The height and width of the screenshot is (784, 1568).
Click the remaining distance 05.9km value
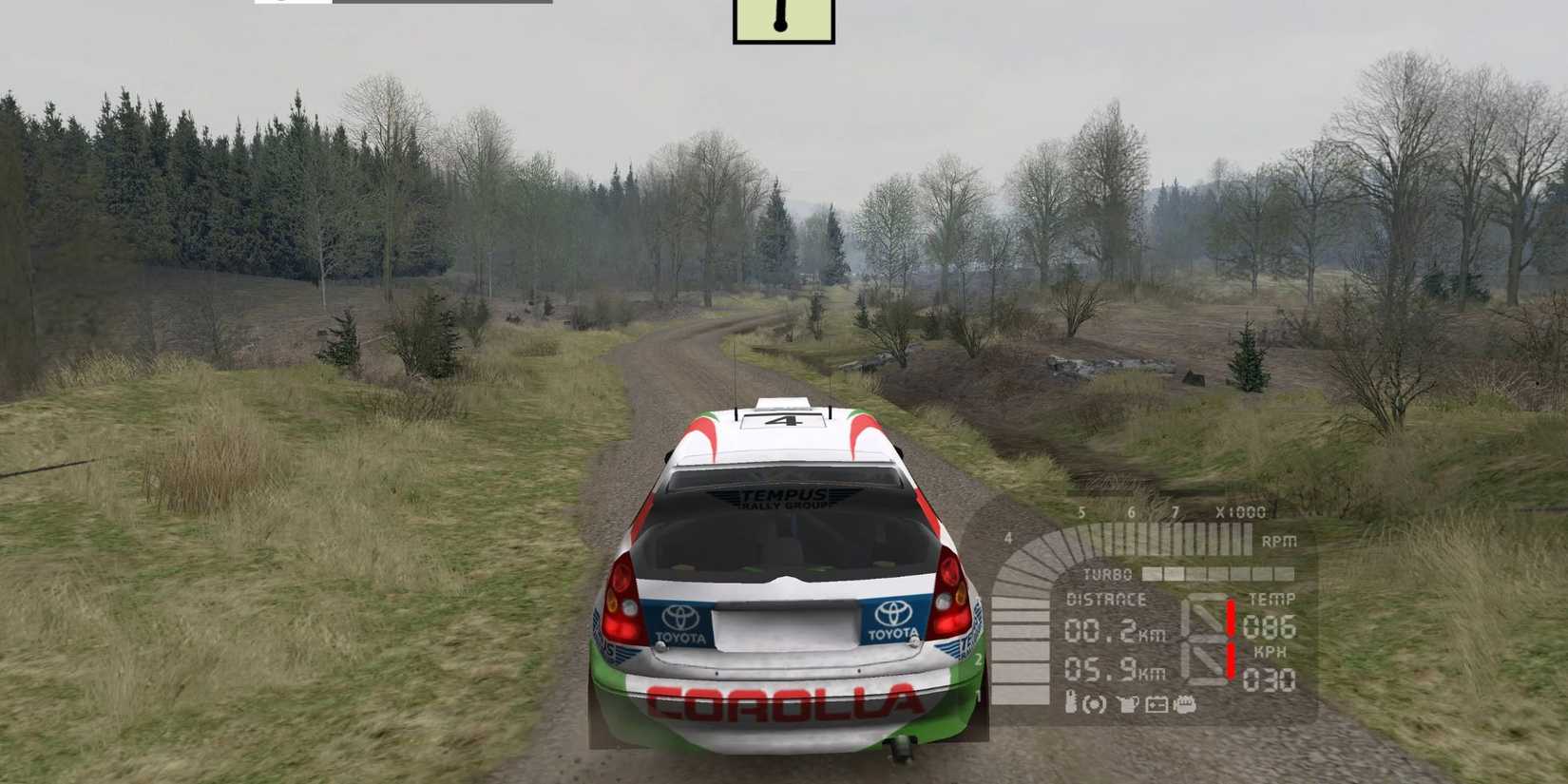(x=1098, y=670)
